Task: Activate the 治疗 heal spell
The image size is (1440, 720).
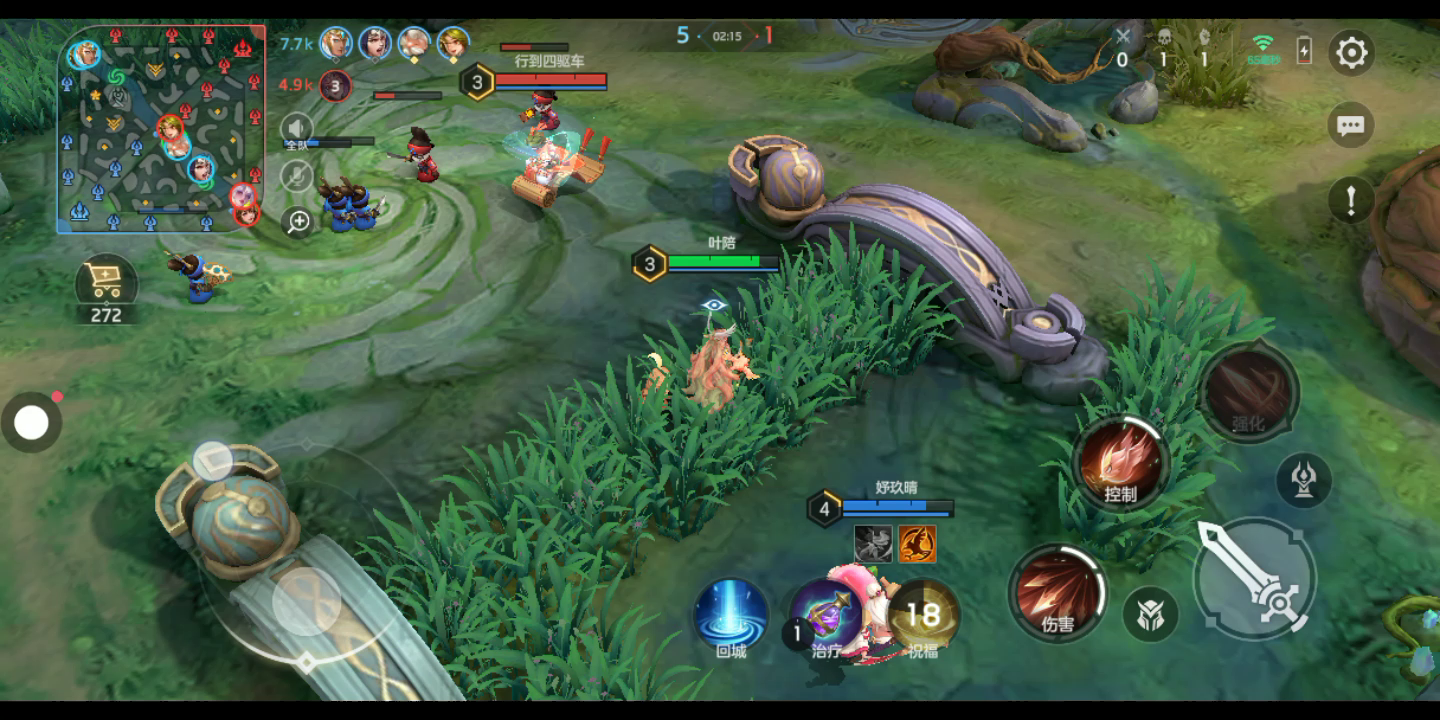Action: point(826,614)
